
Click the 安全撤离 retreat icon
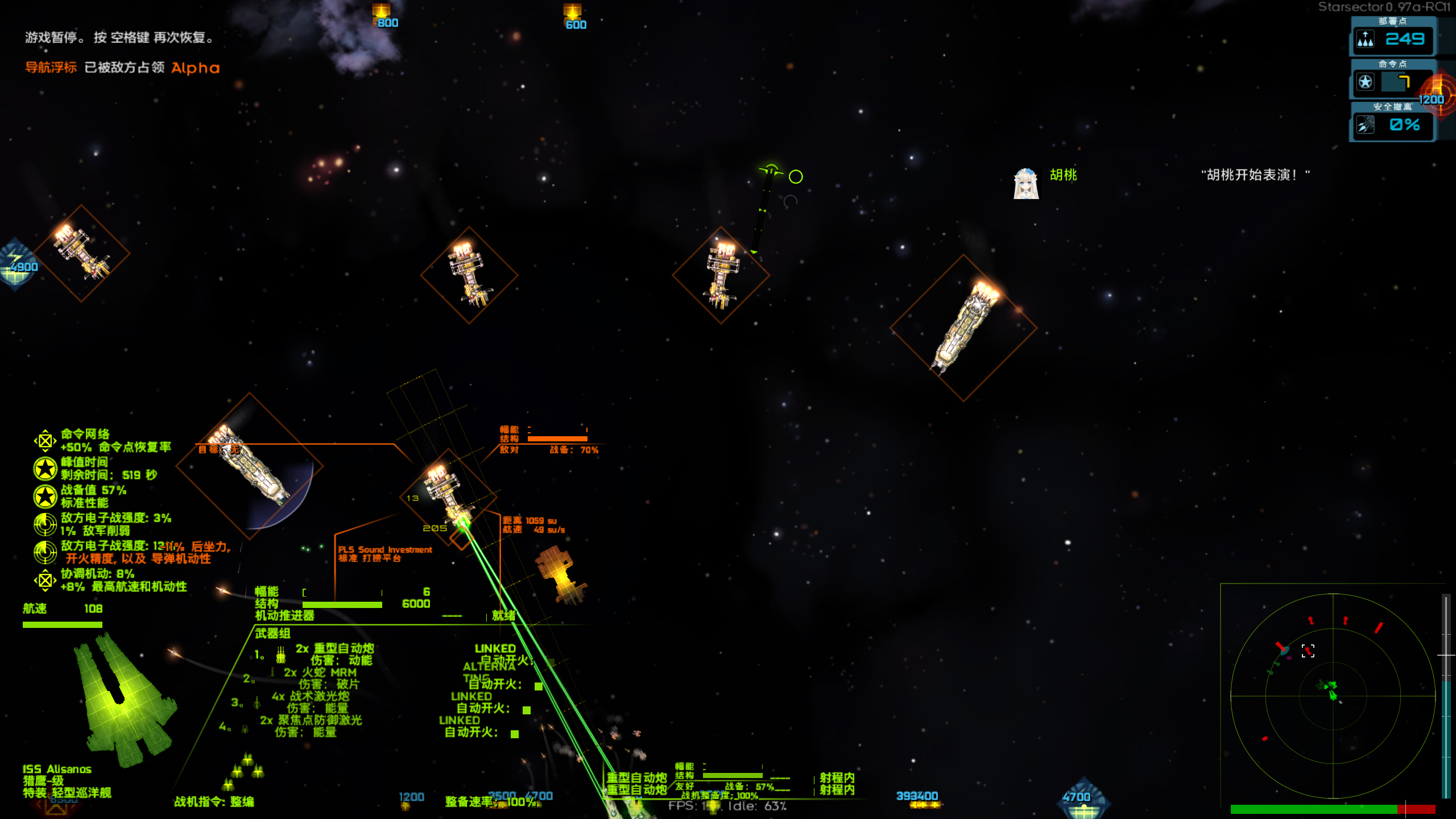click(x=1366, y=125)
